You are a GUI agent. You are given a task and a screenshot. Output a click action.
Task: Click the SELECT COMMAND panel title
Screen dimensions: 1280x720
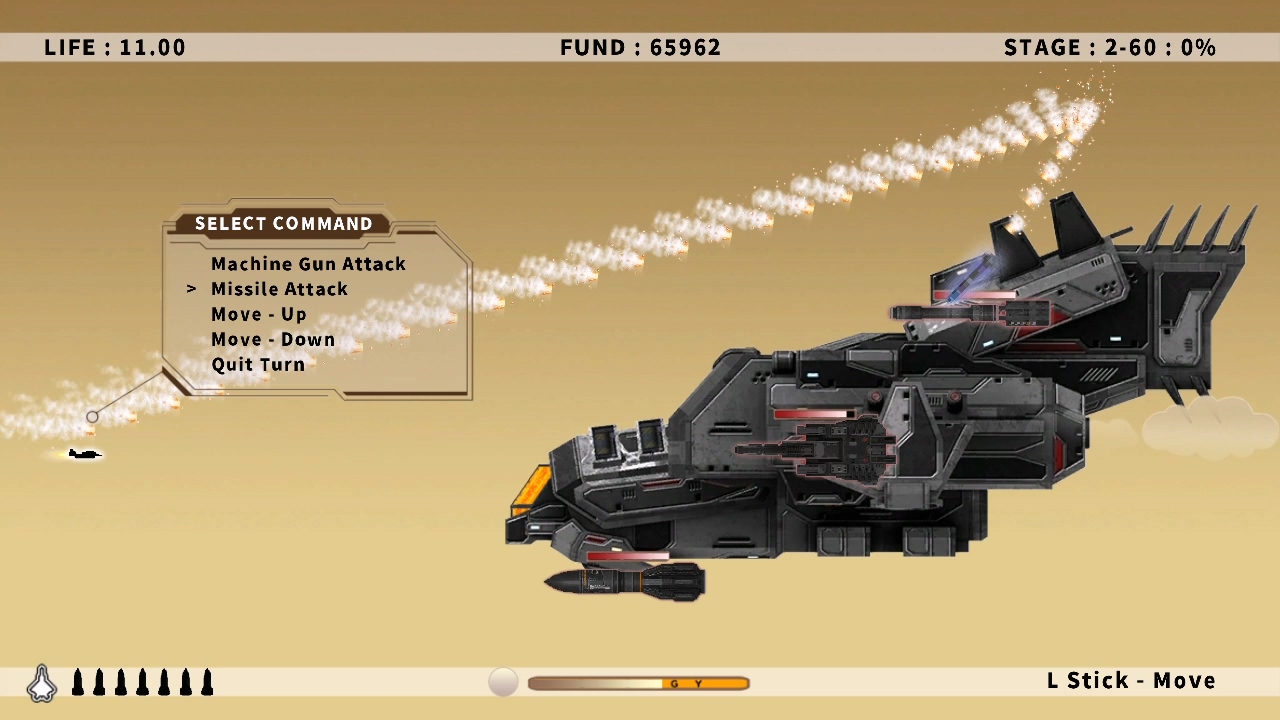283,223
